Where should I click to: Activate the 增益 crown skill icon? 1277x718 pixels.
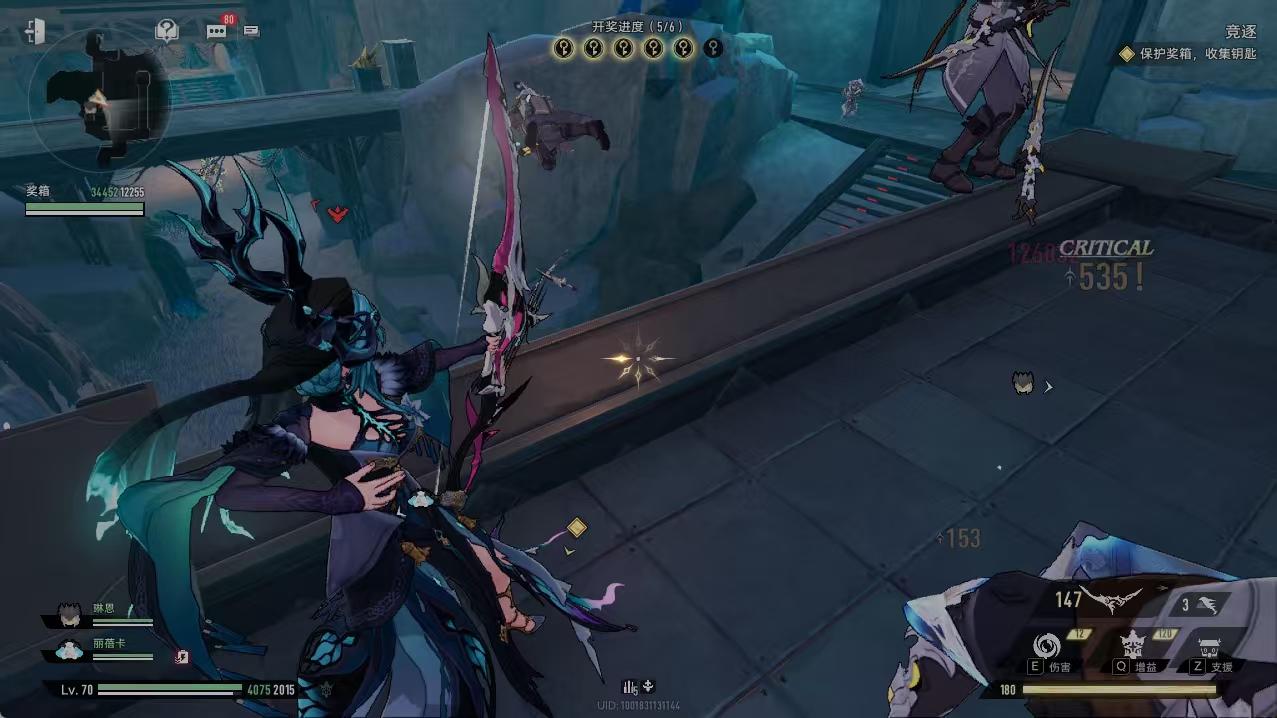pos(1133,644)
